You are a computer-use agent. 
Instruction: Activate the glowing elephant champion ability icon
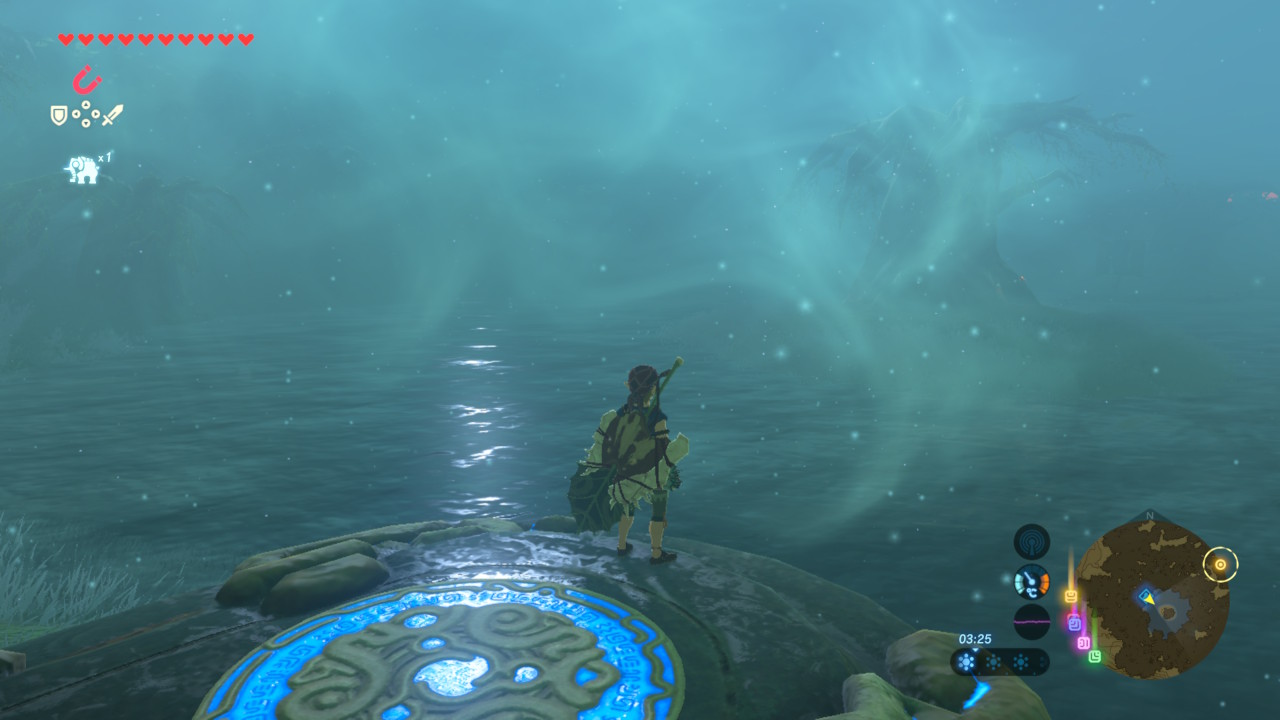[83, 169]
